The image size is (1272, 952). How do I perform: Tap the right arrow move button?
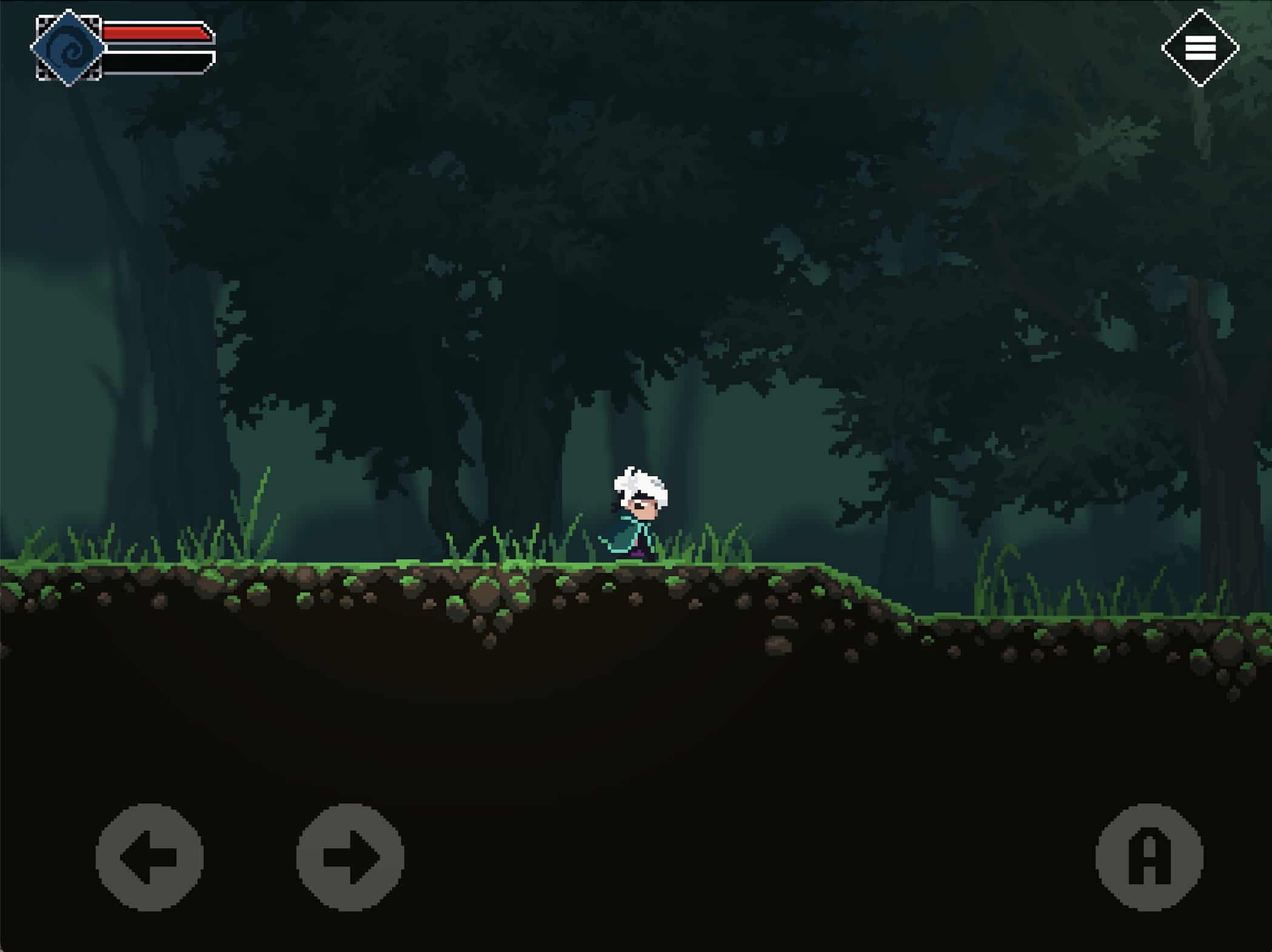[x=350, y=857]
